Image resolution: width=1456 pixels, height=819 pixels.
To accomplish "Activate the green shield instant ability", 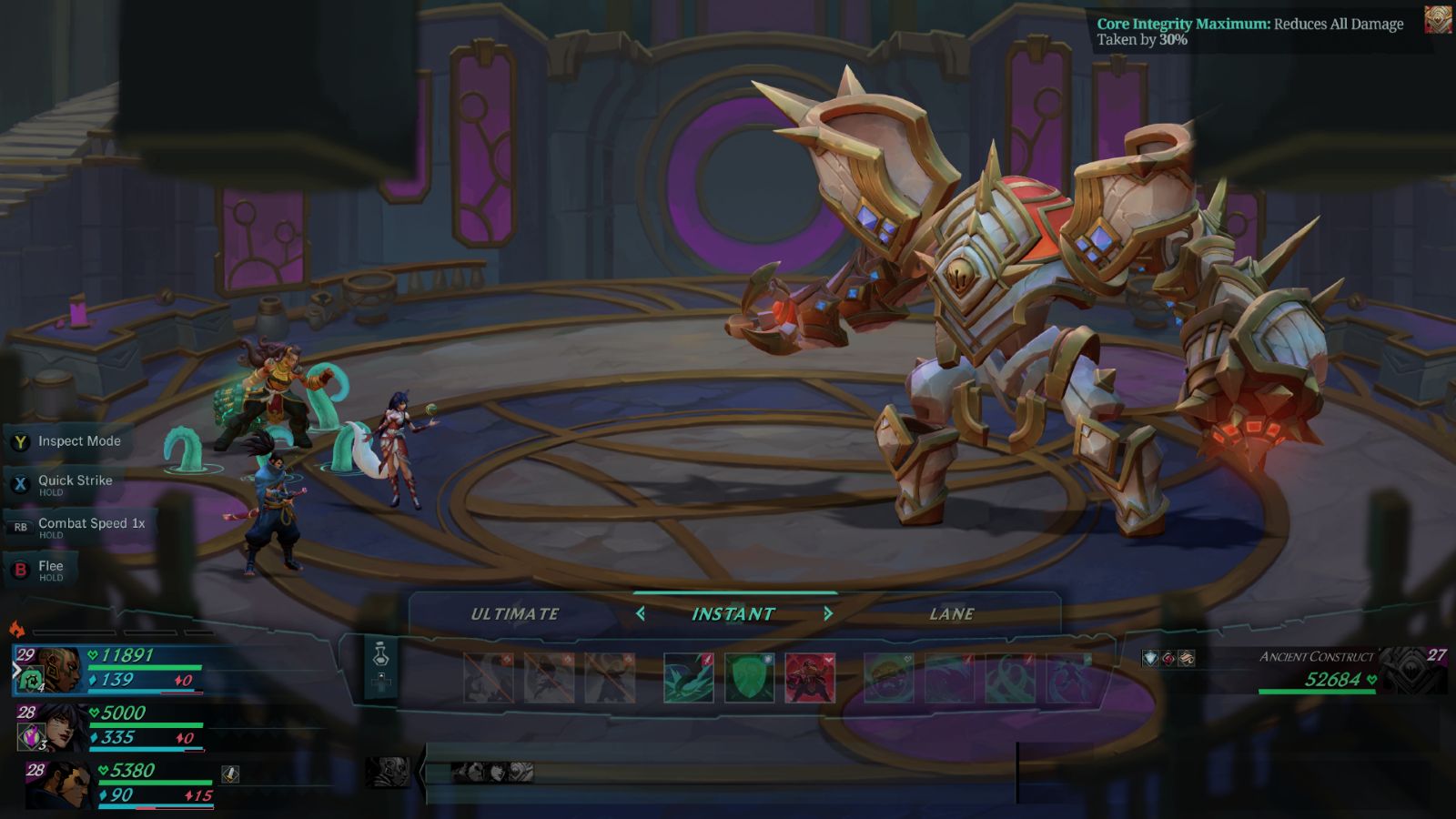I will pyautogui.click(x=749, y=678).
